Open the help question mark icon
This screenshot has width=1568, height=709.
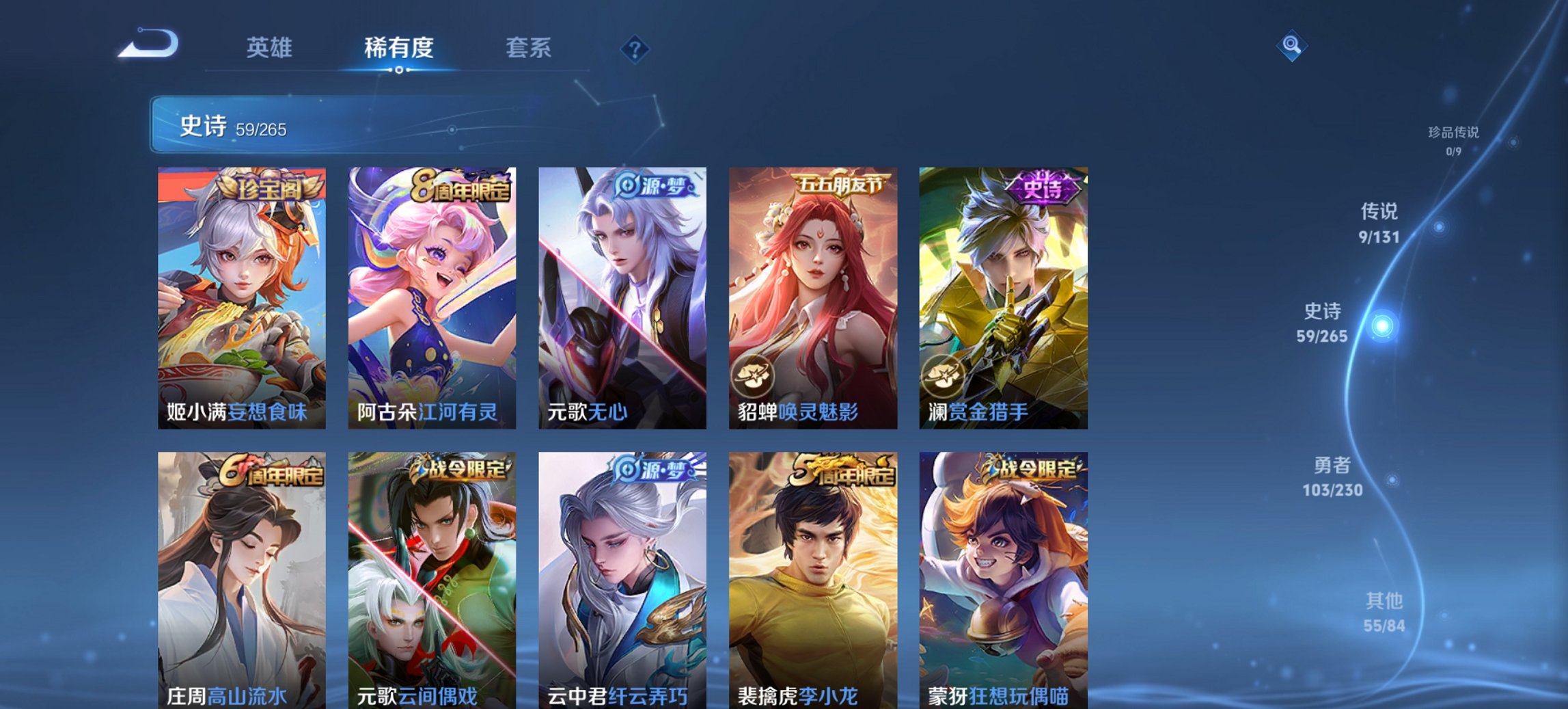[x=634, y=49]
